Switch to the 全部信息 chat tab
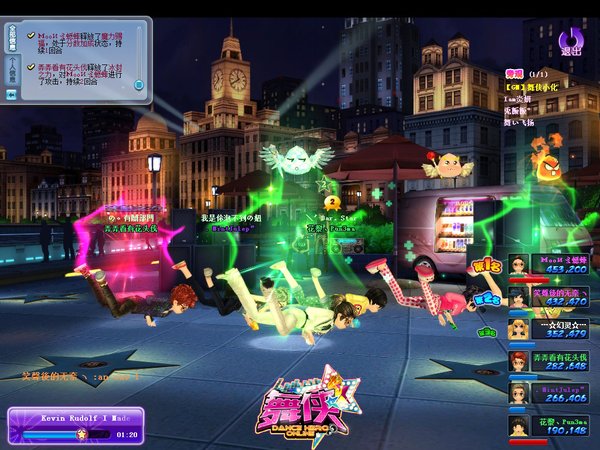Screen dimensions: 600x450 pyautogui.click(x=12, y=38)
